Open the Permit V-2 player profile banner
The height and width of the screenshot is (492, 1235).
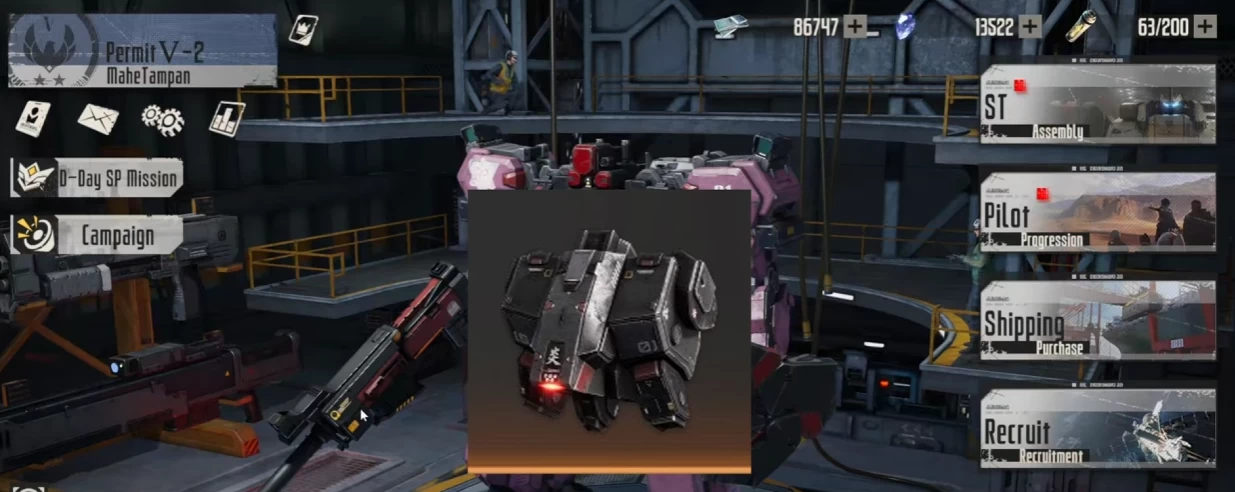tap(142, 50)
